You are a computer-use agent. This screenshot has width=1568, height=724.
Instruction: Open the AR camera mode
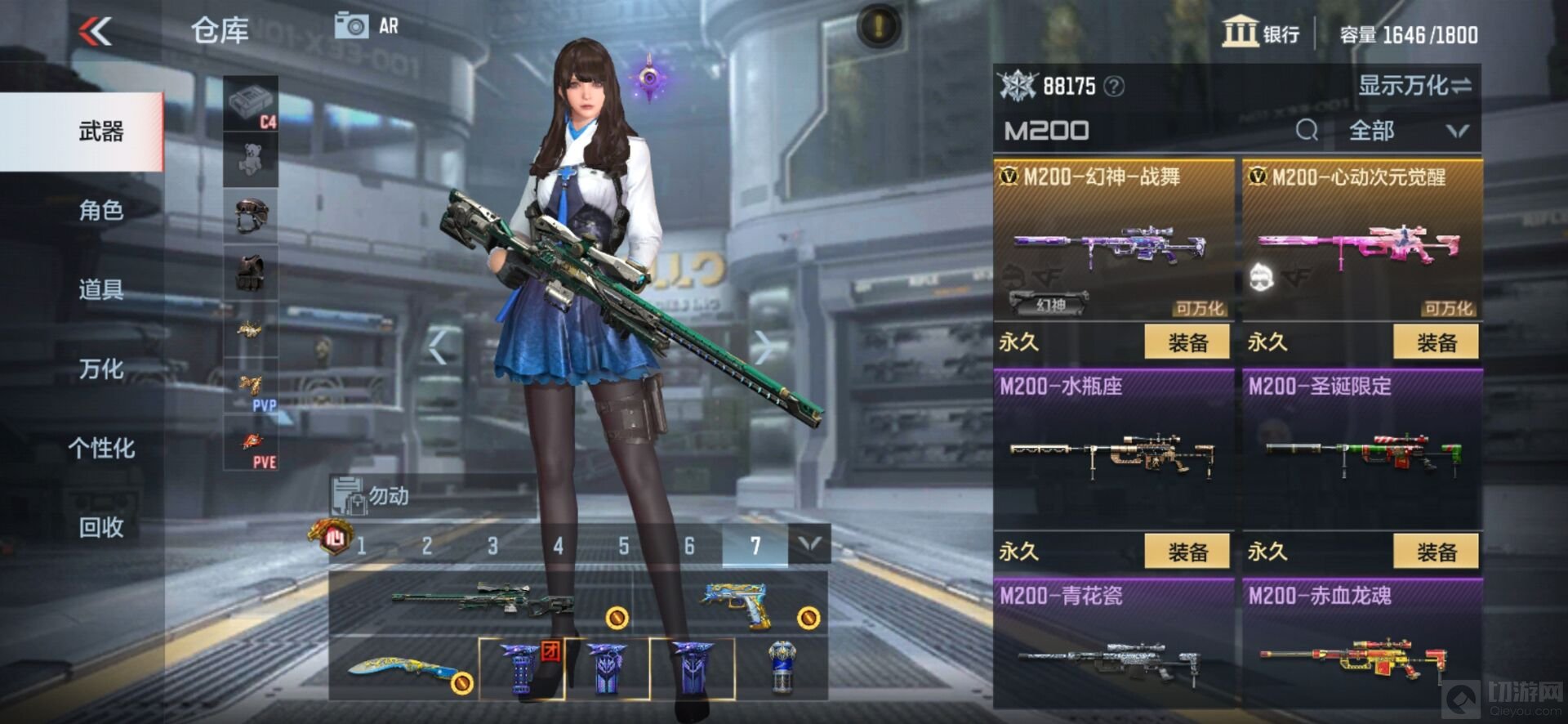coord(367,26)
